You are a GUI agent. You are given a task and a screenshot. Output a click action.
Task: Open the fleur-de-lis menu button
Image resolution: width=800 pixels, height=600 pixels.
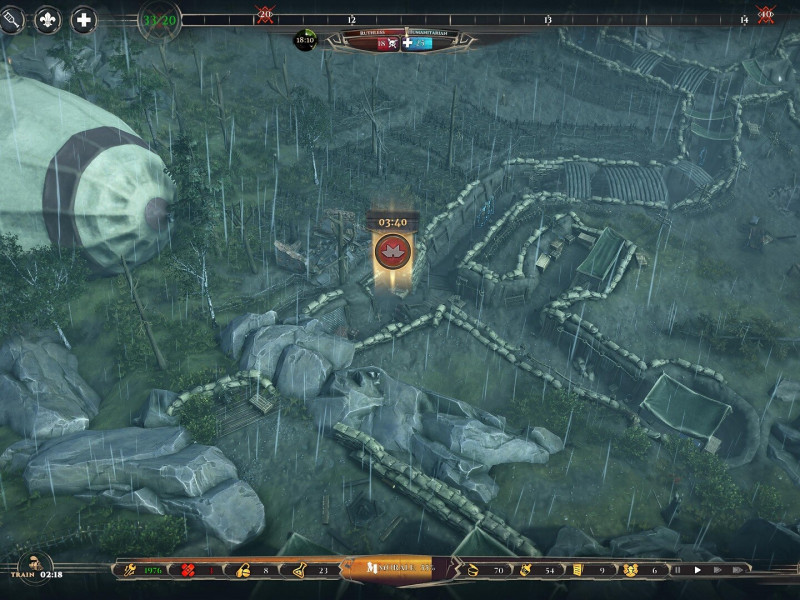[x=47, y=20]
